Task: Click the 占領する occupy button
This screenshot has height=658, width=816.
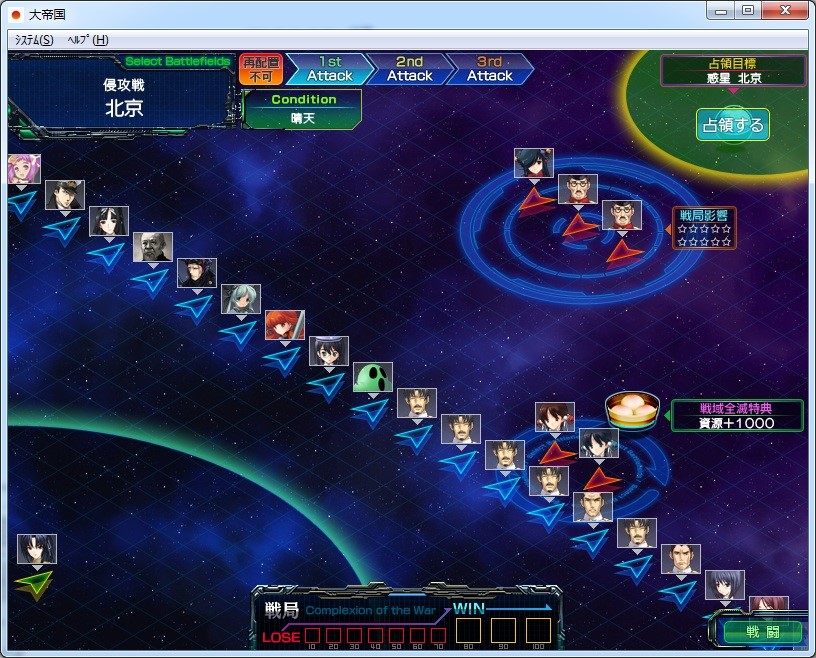Action: pyautogui.click(x=733, y=125)
